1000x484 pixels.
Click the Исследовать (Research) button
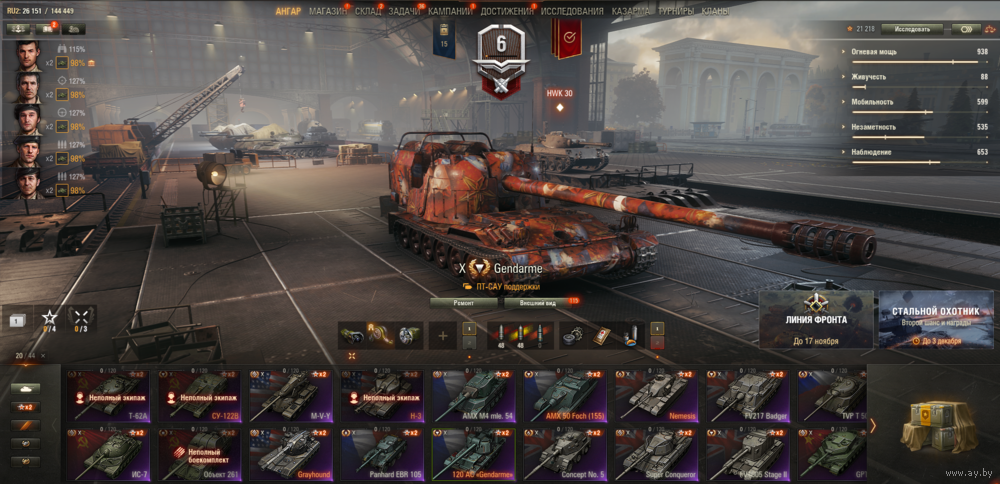pos(911,29)
